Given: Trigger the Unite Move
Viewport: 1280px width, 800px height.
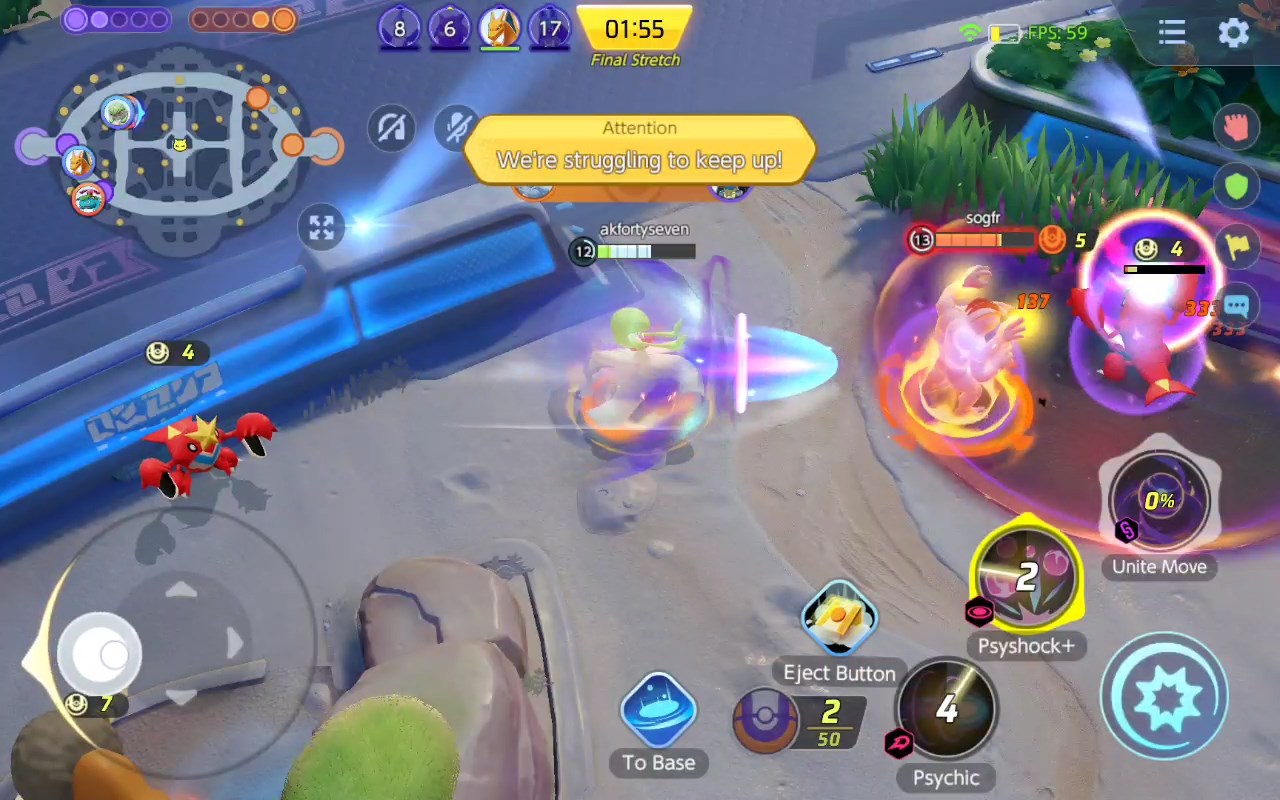Looking at the screenshot, I should (1159, 501).
